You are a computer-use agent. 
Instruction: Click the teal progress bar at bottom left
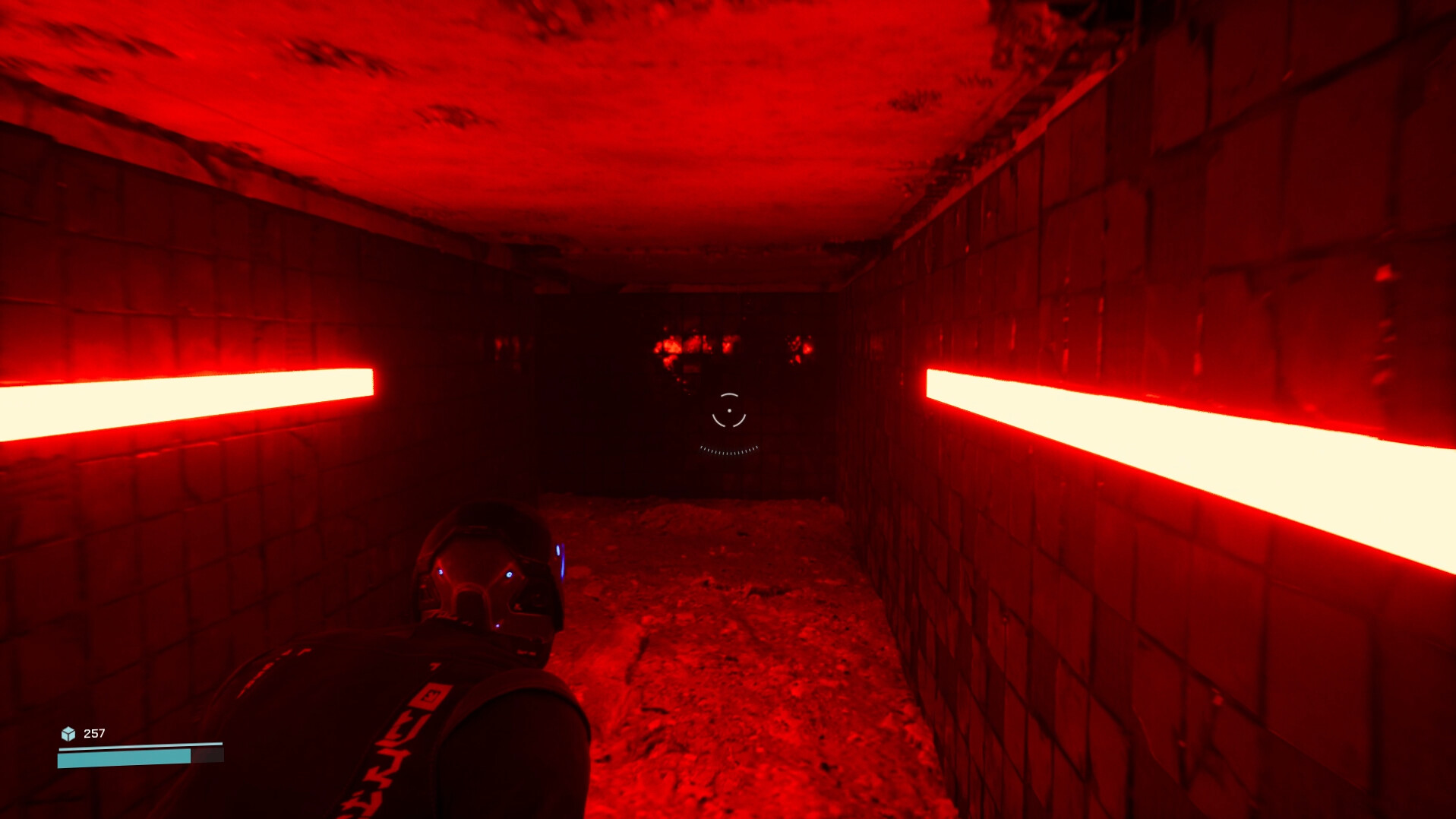(x=122, y=757)
